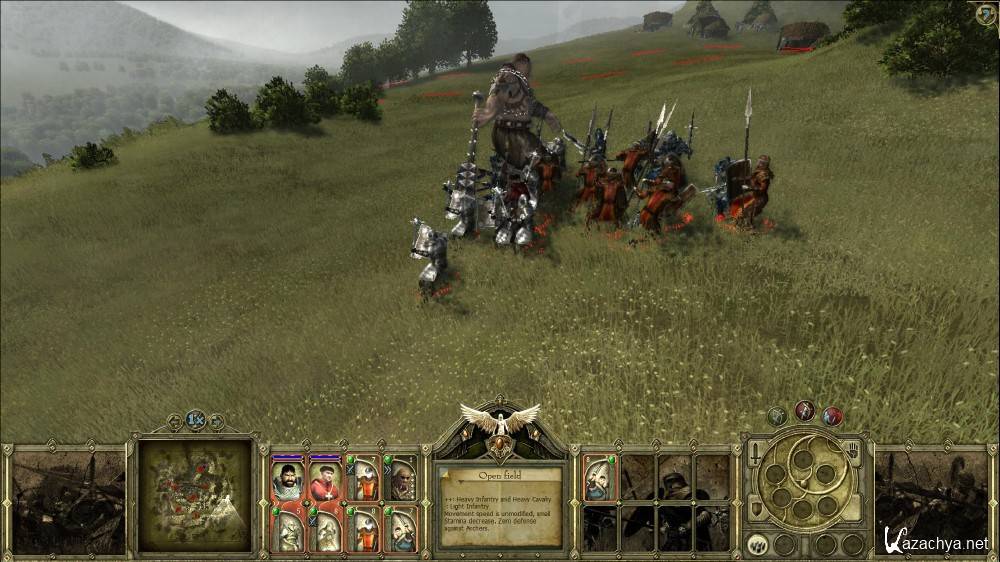1000x562 pixels.
Task: Increase game speed with the right arrow
Action: pyautogui.click(x=216, y=421)
